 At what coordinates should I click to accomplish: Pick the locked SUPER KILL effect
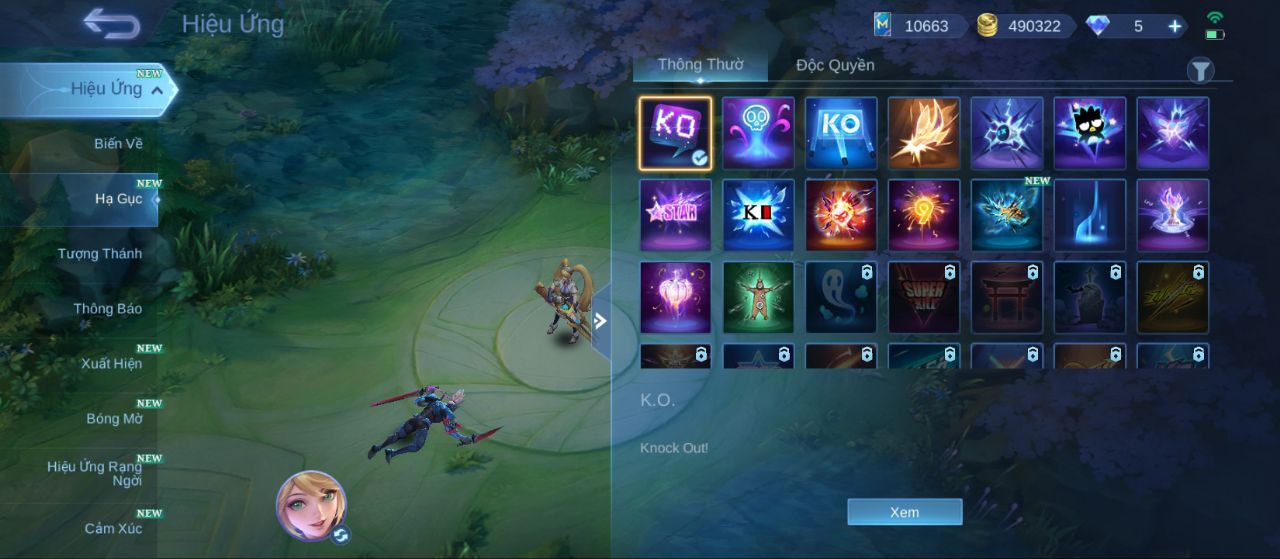pos(924,298)
